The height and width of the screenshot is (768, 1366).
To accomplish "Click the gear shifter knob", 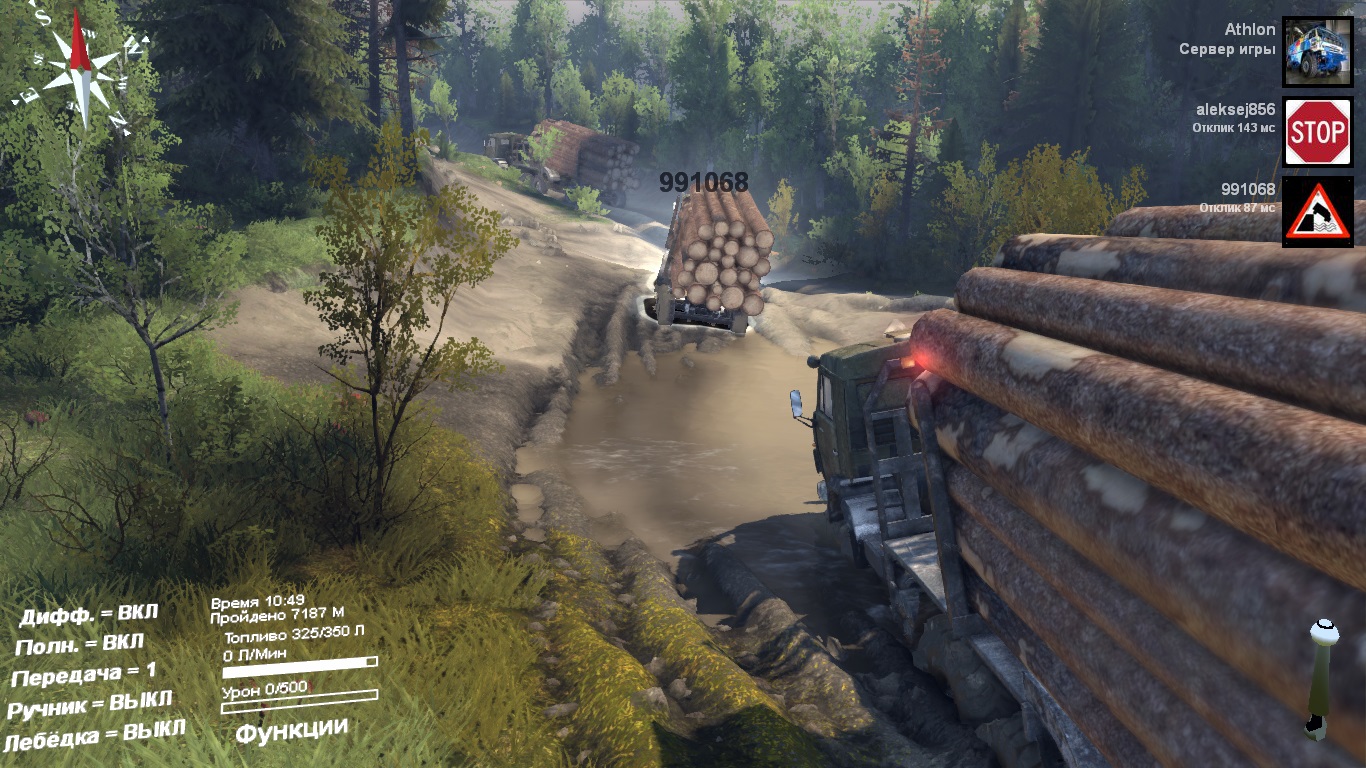I will (1324, 632).
